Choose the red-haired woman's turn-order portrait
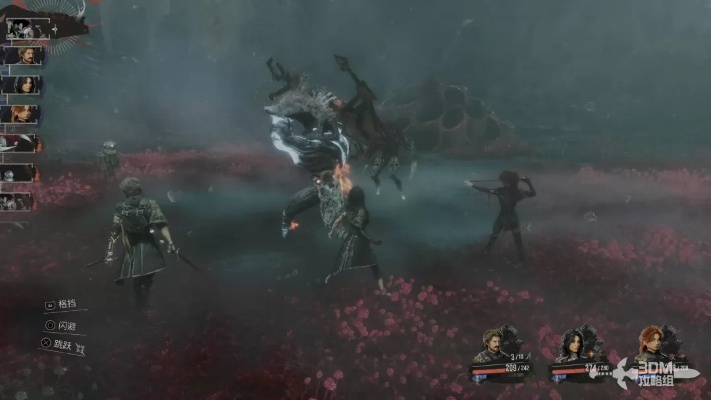 coord(22,114)
